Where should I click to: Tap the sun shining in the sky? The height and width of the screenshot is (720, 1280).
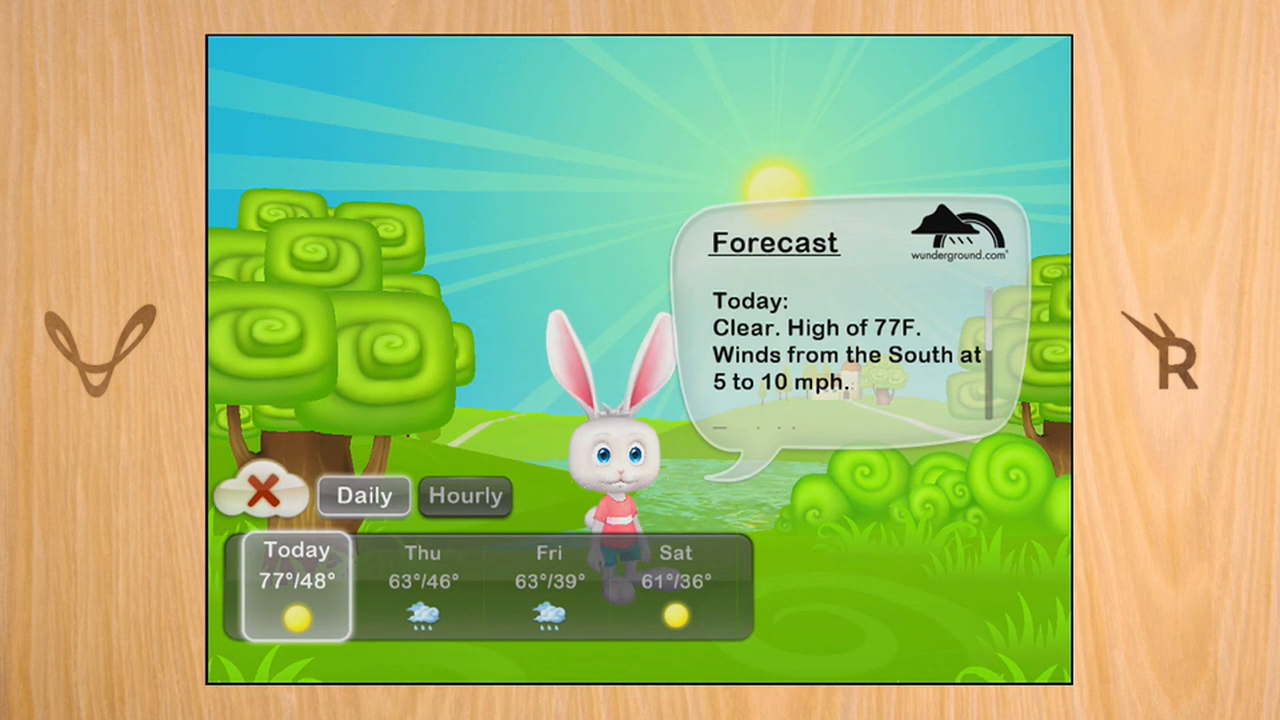(775, 180)
